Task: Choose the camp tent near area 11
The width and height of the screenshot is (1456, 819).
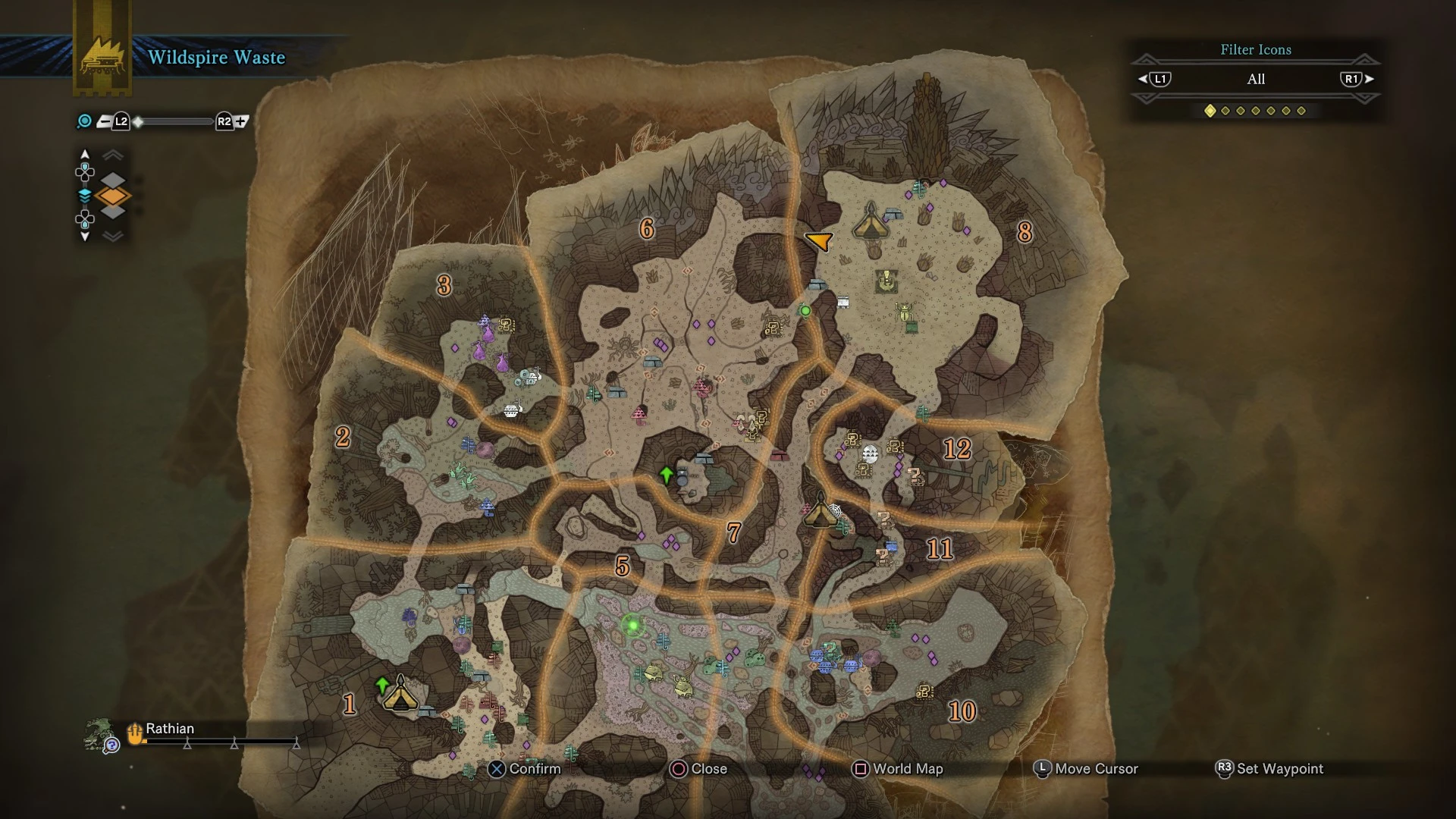Action: [x=820, y=510]
